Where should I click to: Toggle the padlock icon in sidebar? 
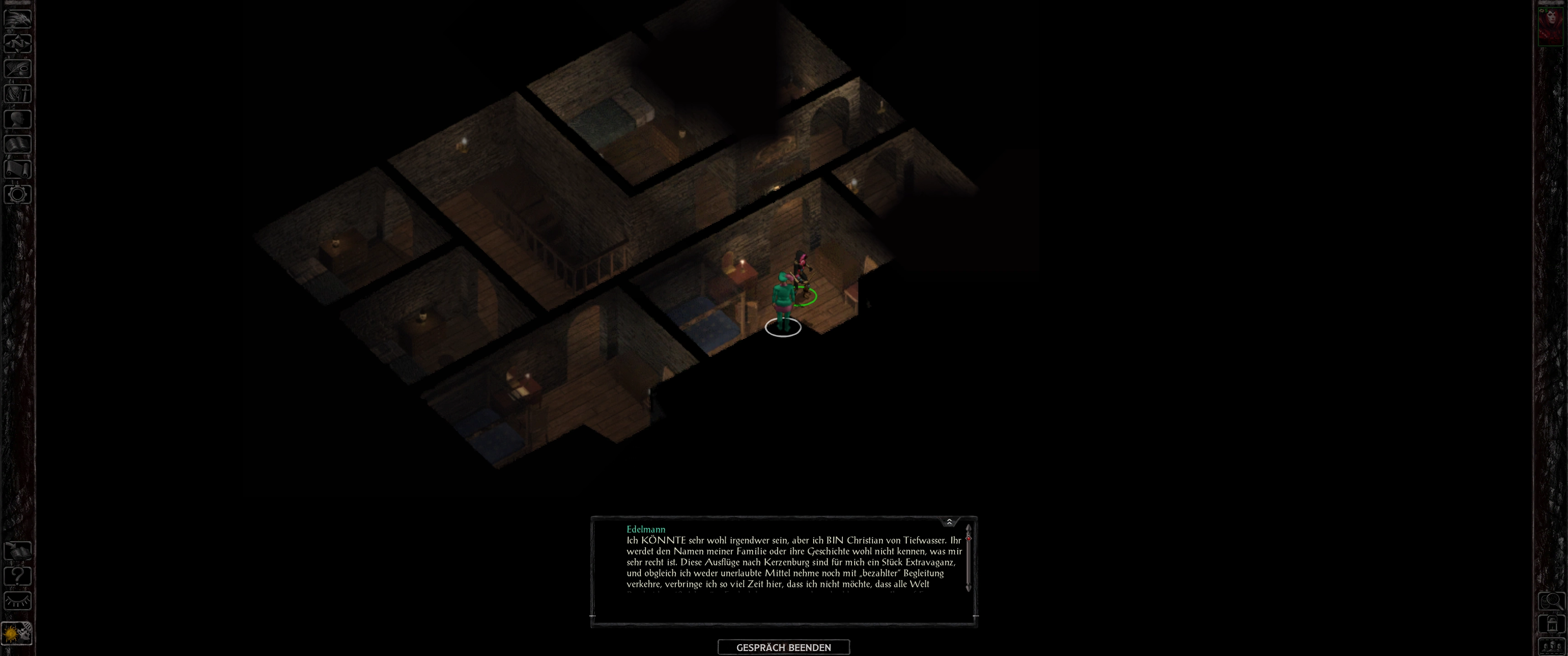point(1552,624)
